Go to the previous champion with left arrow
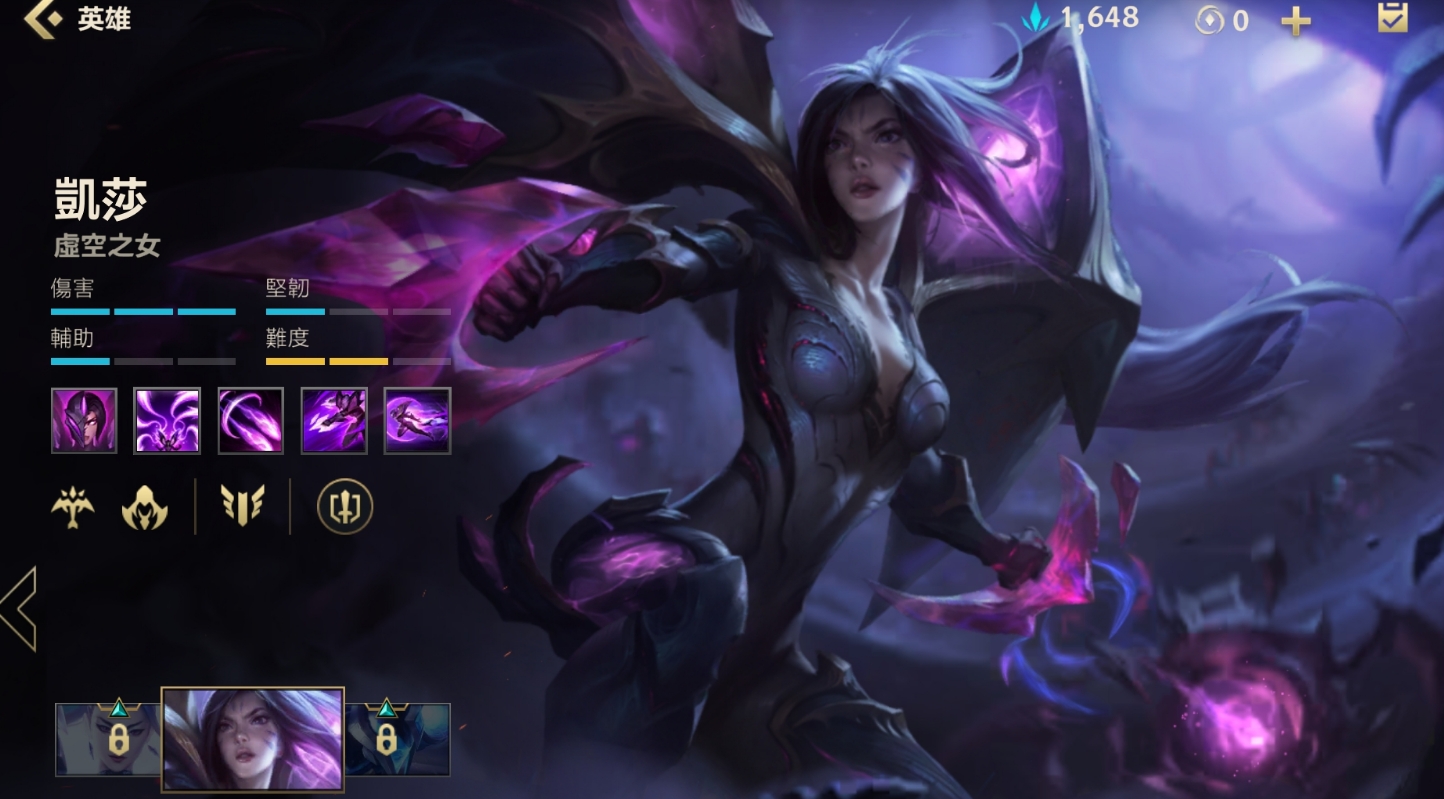Screen dimensions: 1444x799 (19, 608)
